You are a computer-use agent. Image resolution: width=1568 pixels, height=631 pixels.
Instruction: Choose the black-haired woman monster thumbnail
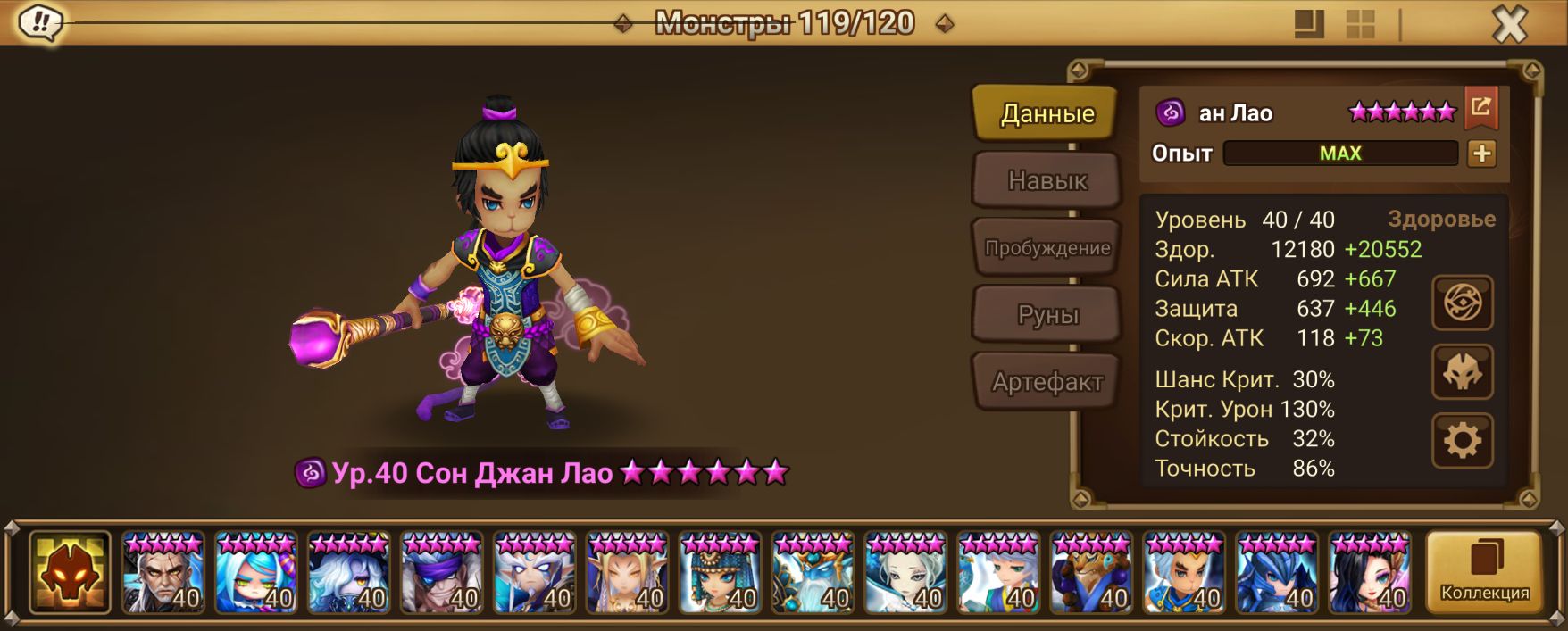pyautogui.click(x=1370, y=572)
